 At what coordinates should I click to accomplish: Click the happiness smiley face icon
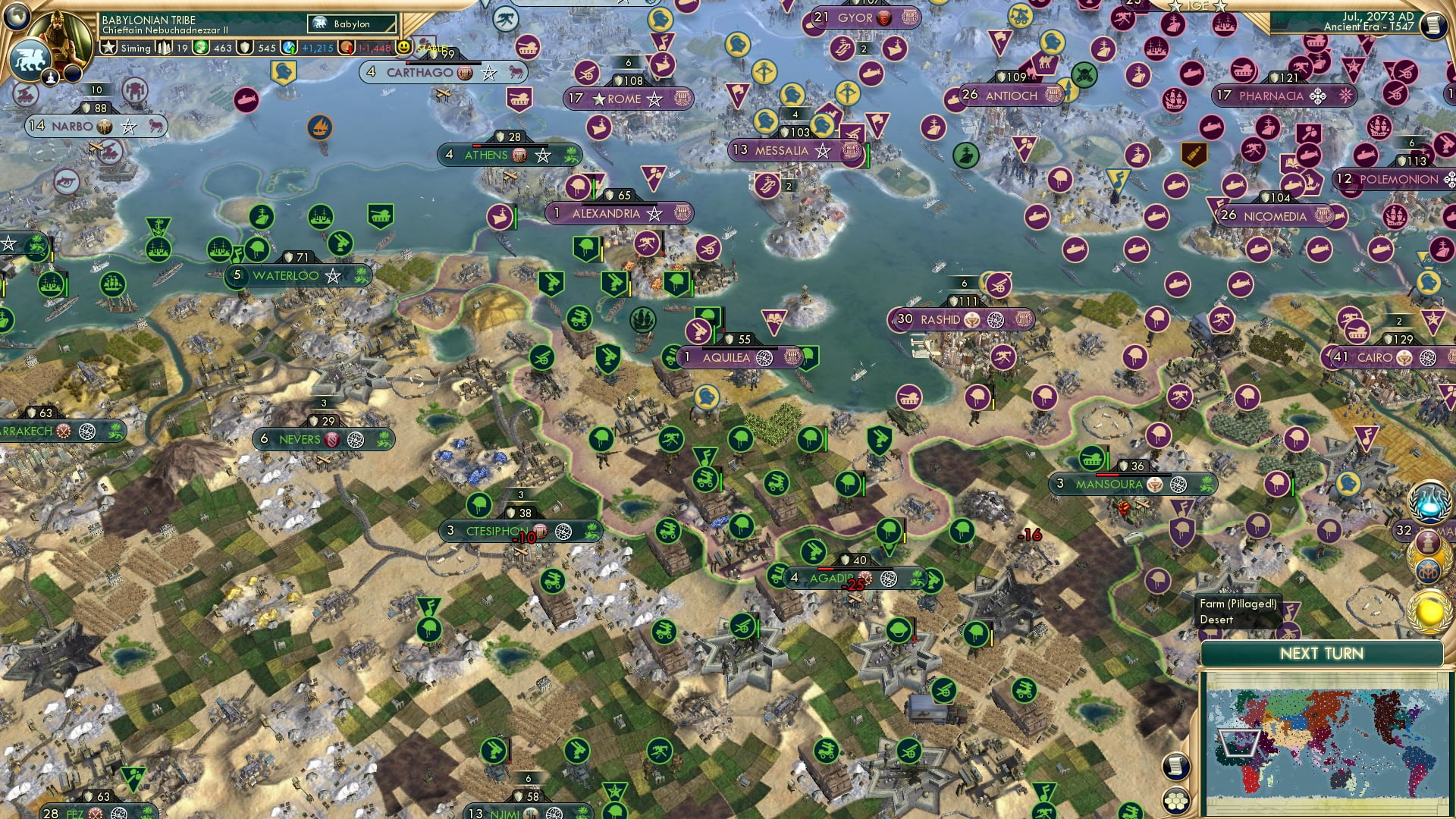click(404, 47)
